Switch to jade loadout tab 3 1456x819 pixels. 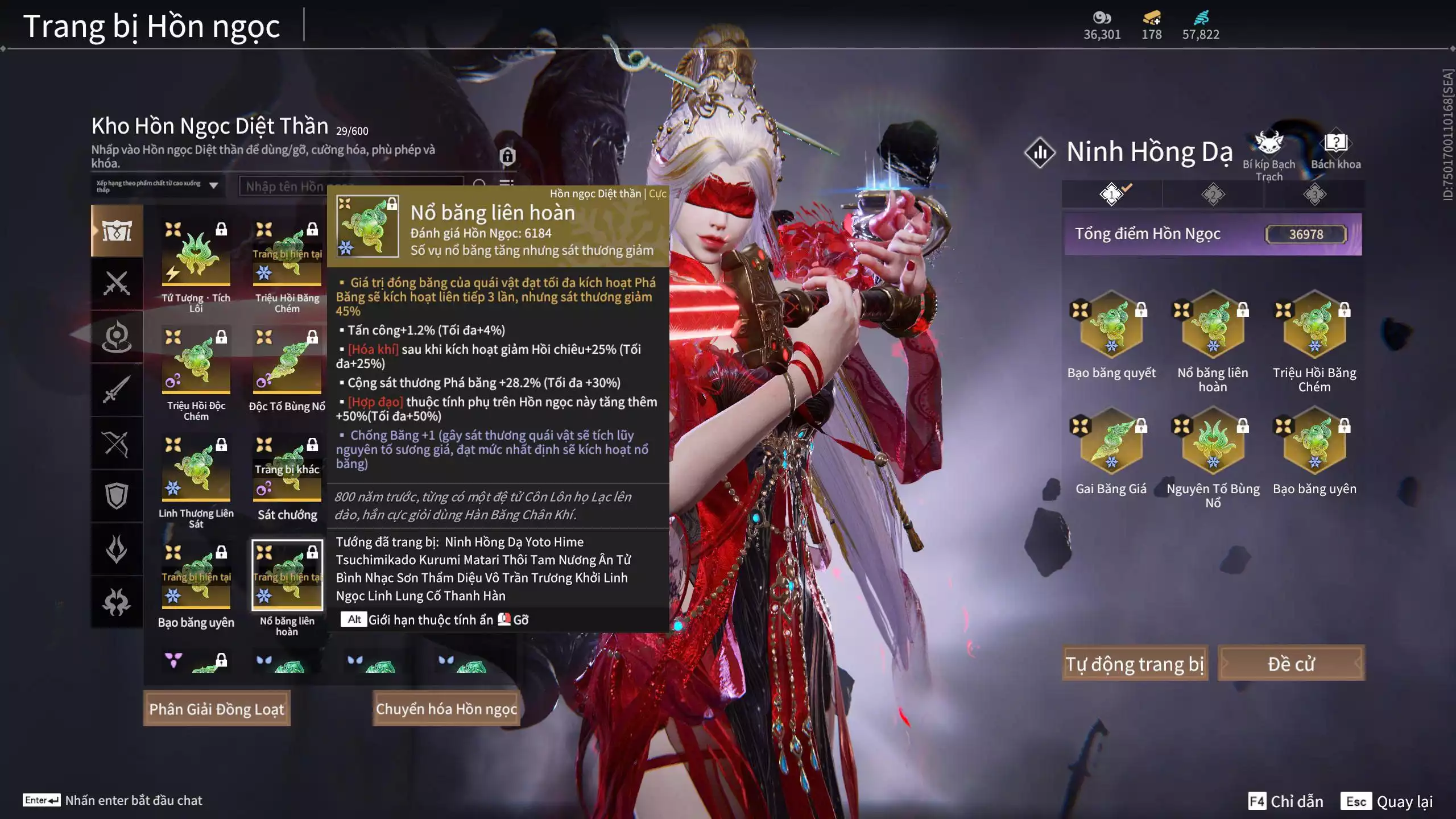coord(1314,195)
